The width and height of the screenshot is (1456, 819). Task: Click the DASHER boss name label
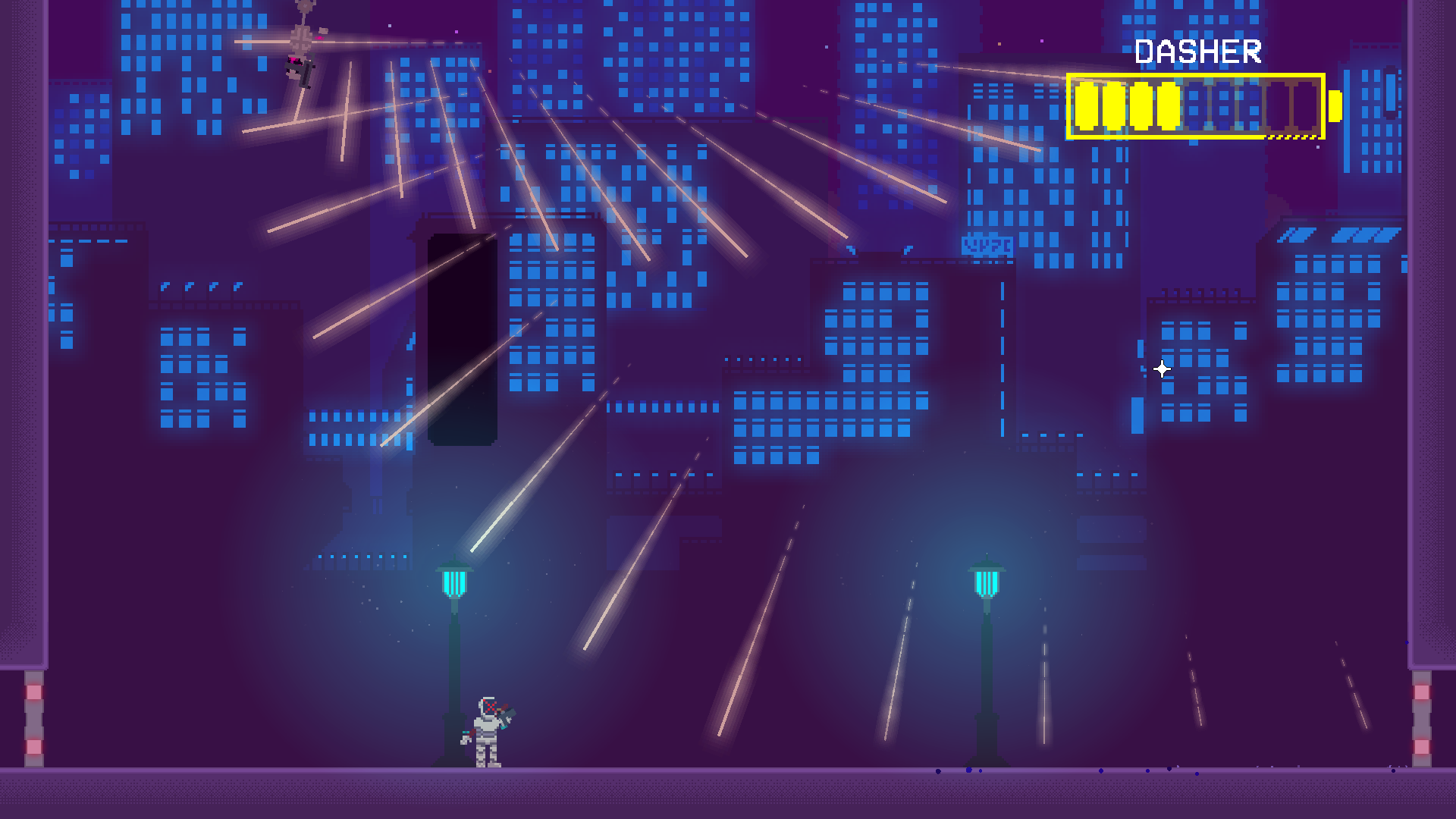(x=1198, y=52)
